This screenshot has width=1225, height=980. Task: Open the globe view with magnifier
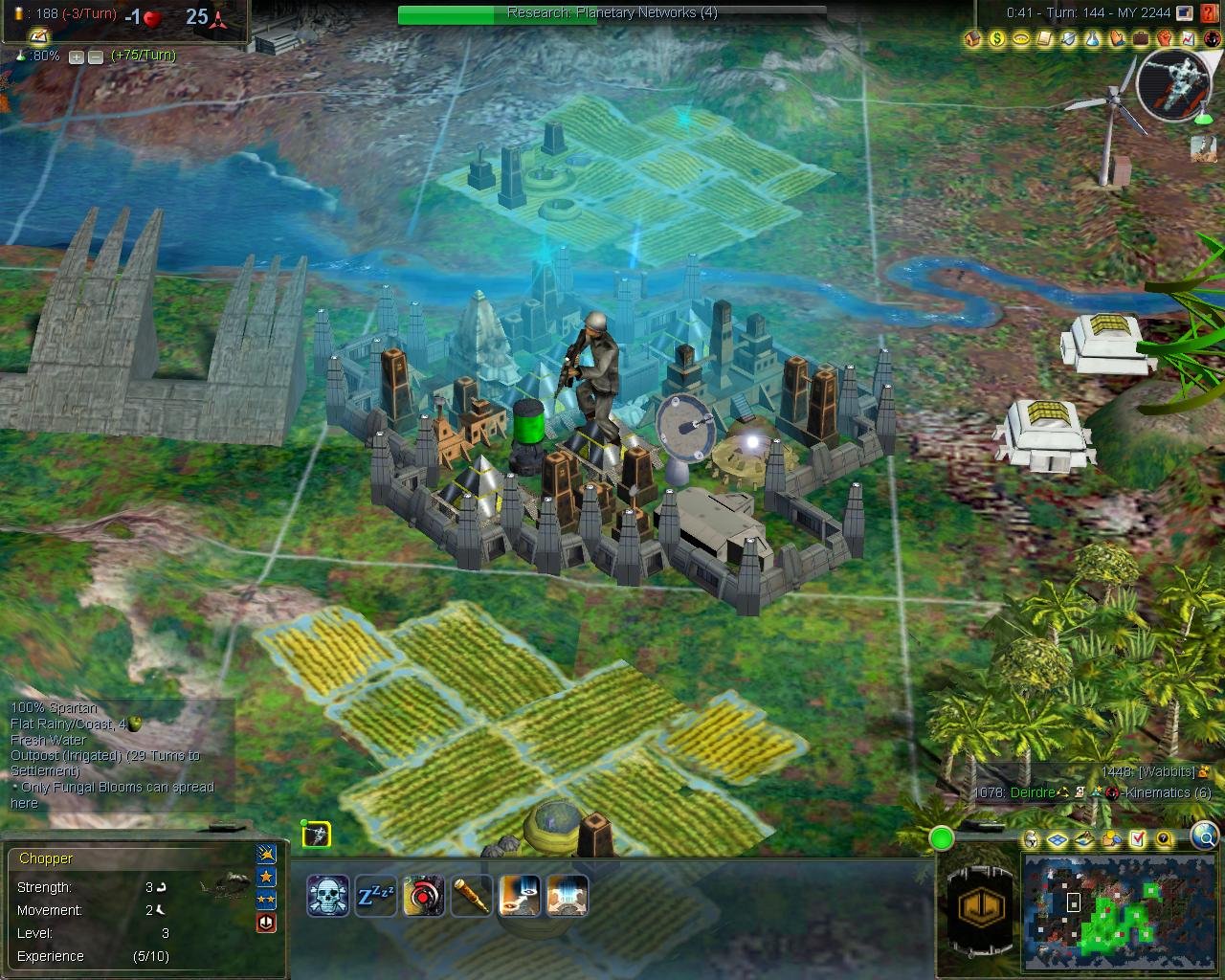tap(1205, 837)
